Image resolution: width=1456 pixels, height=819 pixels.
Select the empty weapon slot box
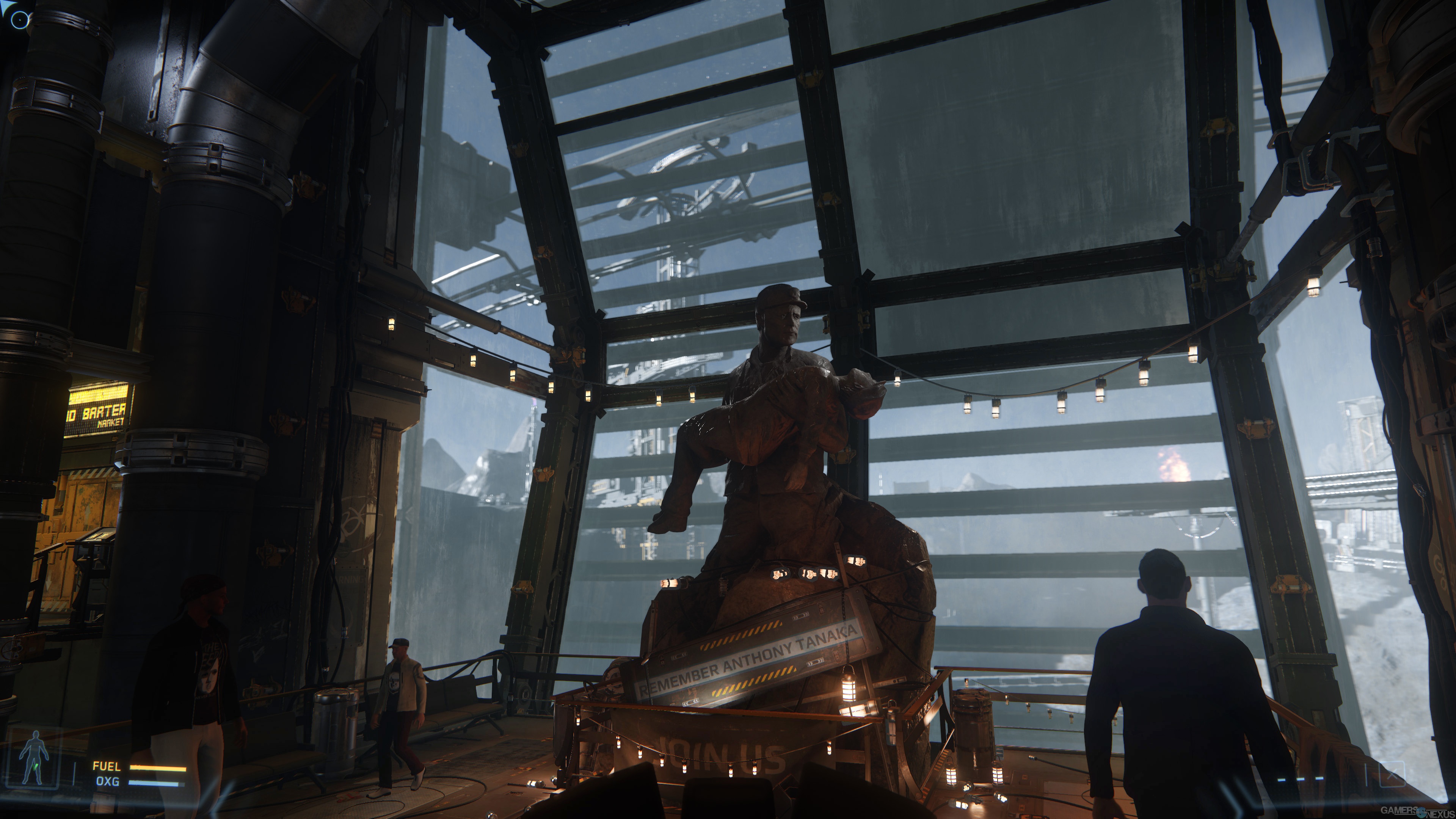click(1392, 774)
